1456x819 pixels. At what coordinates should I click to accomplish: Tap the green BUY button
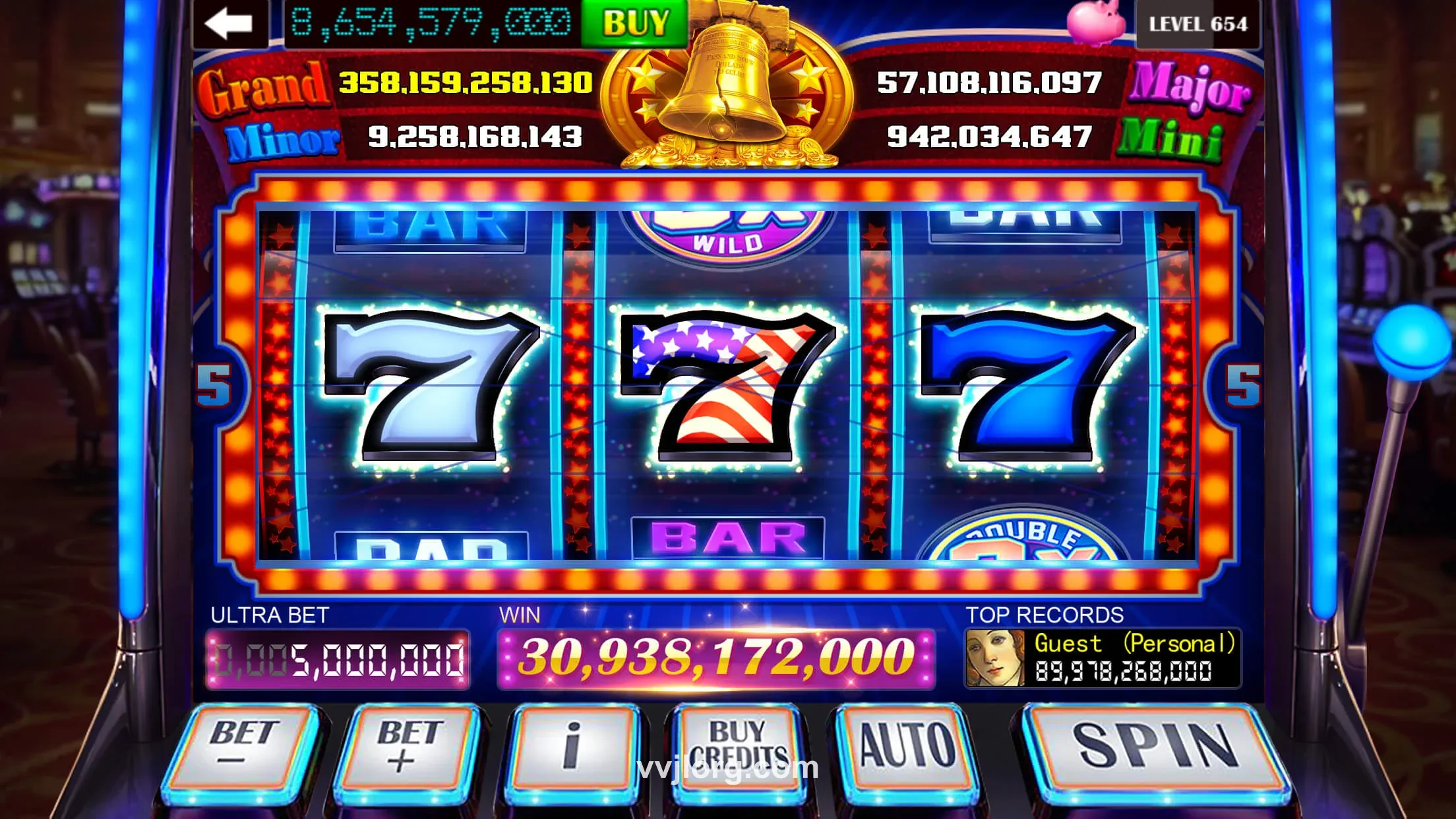[x=634, y=23]
